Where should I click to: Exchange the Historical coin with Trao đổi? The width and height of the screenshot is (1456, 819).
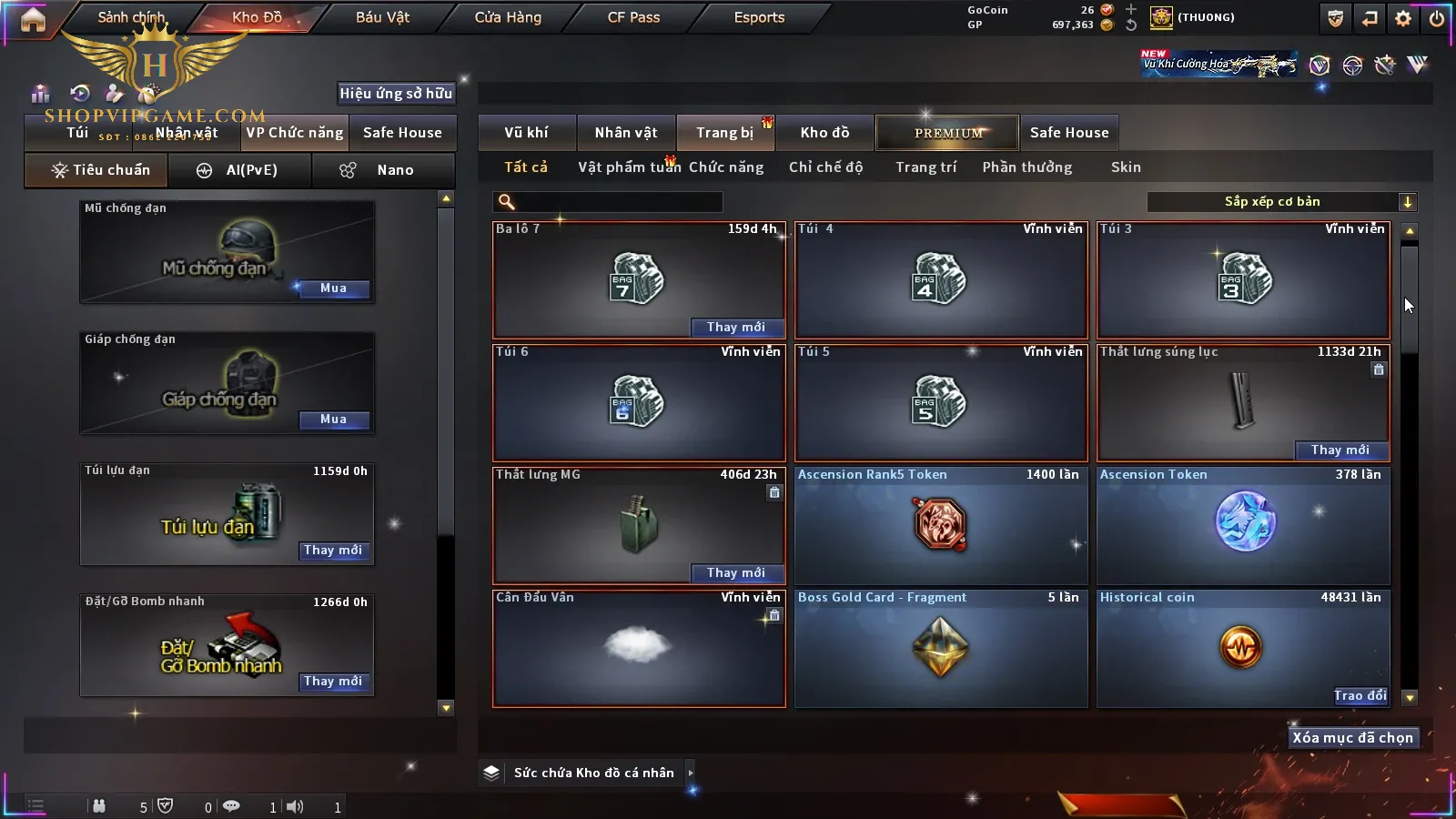1360,696
